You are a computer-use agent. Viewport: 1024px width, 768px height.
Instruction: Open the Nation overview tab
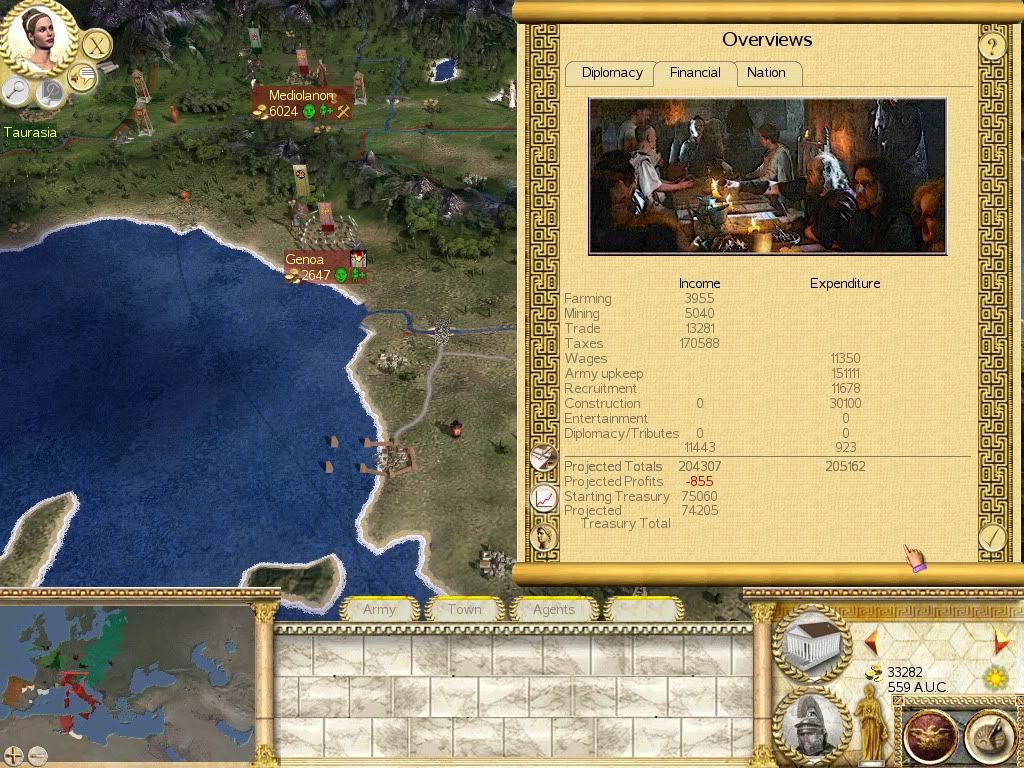point(766,73)
